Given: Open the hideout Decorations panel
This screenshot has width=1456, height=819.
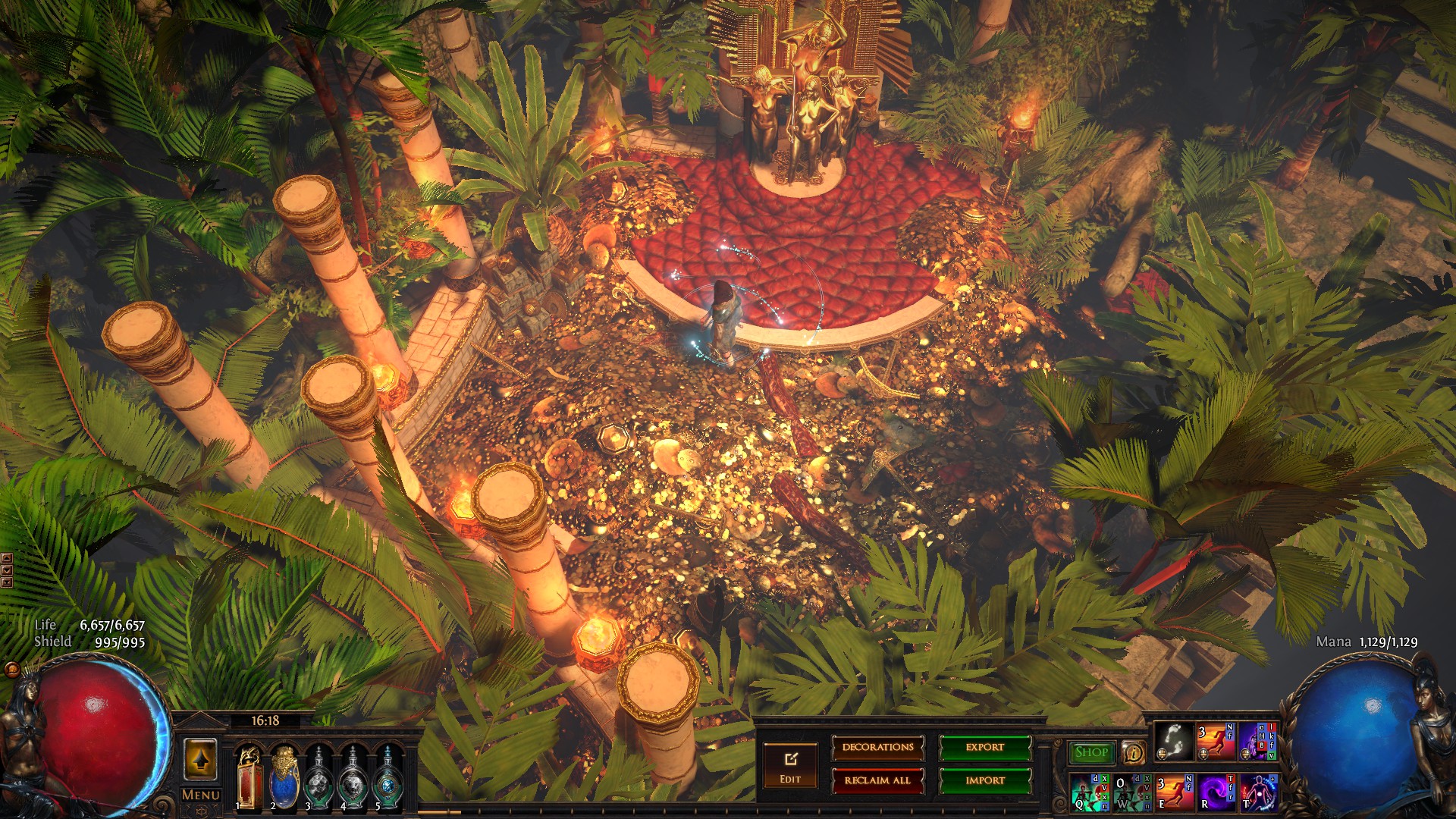Looking at the screenshot, I should pos(877,748).
